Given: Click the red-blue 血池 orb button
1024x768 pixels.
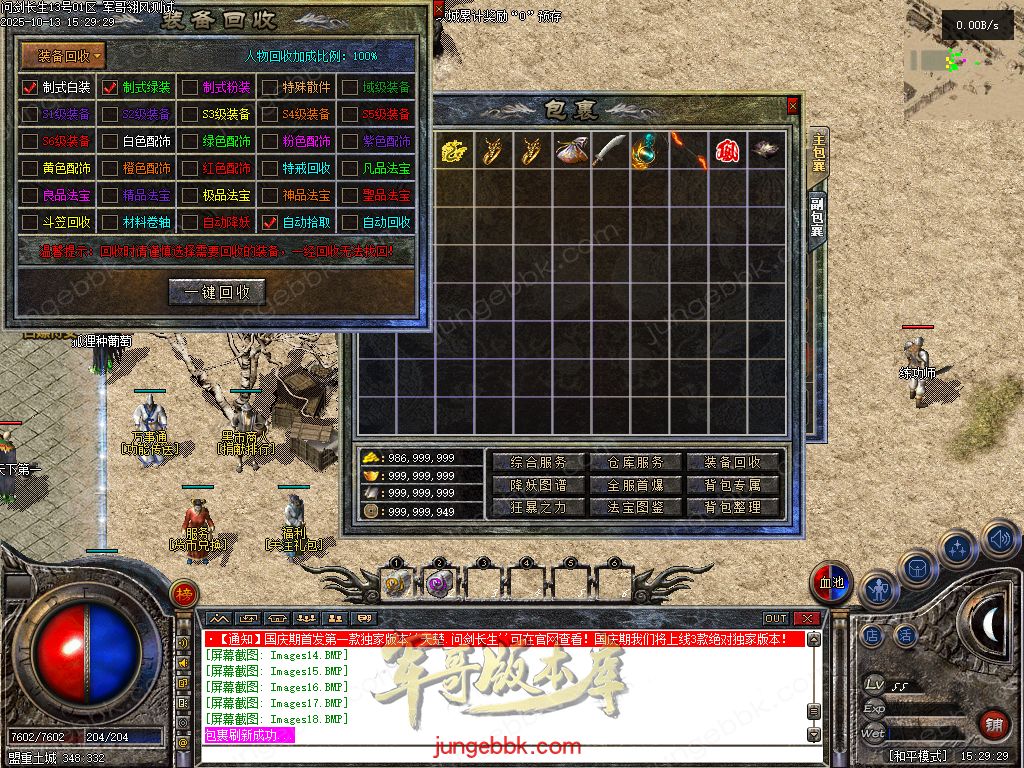Looking at the screenshot, I should click(831, 583).
